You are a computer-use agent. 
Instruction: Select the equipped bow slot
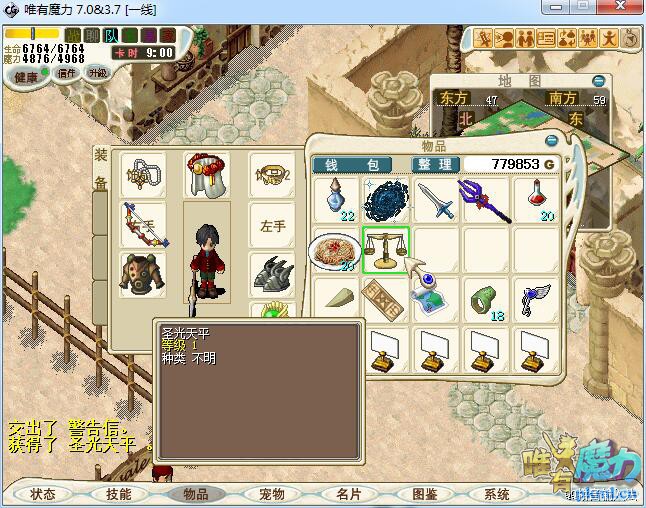(x=144, y=225)
